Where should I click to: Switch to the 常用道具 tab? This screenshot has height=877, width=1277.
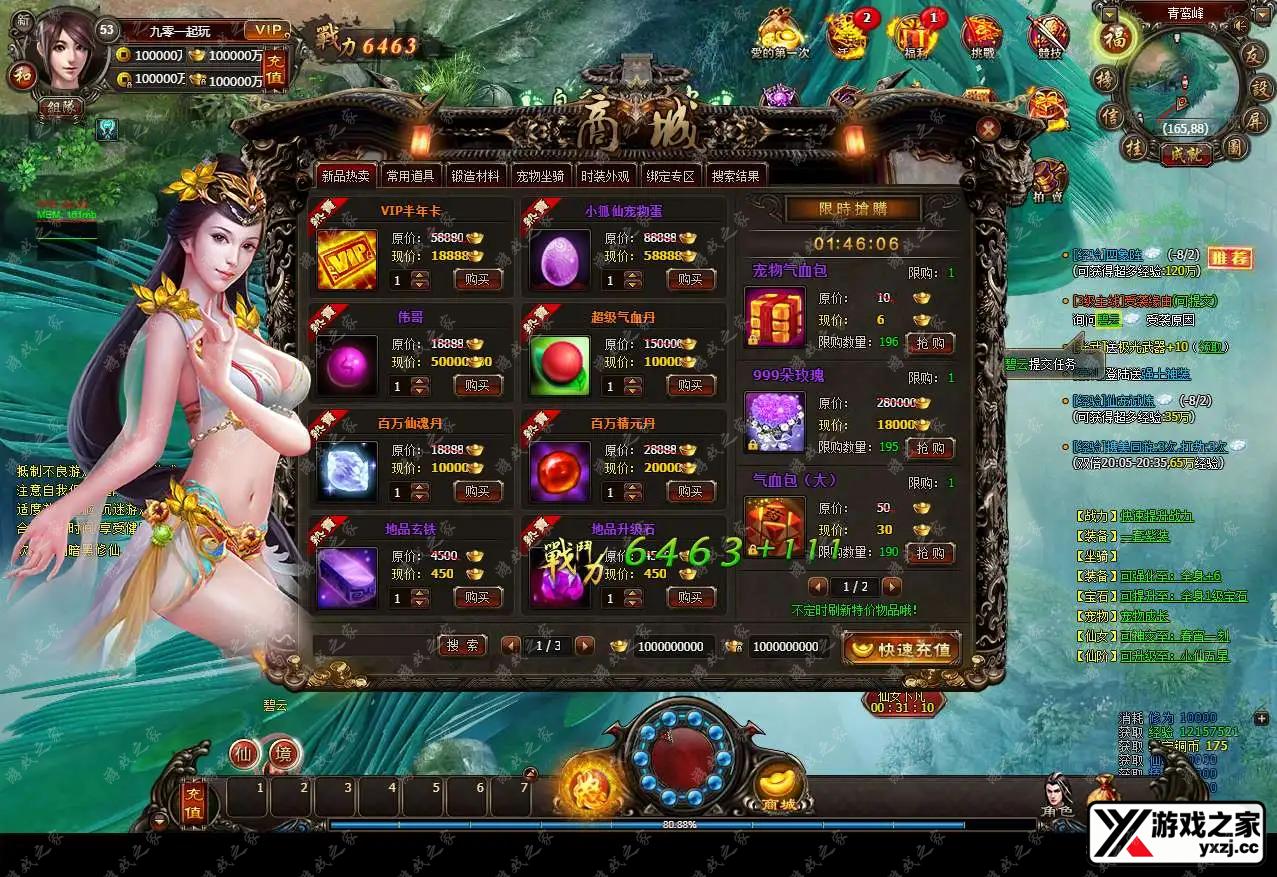[410, 176]
